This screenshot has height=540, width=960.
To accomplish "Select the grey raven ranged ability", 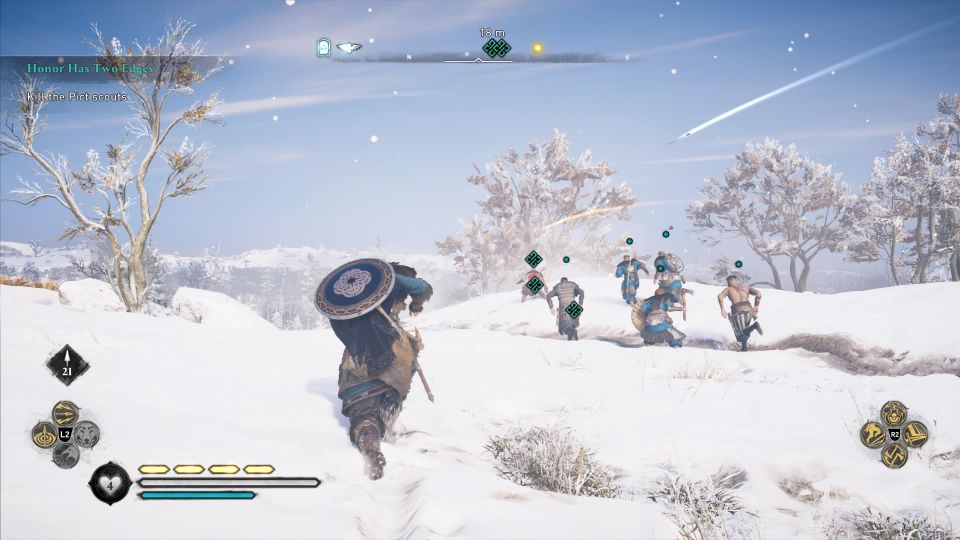I will (x=66, y=456).
